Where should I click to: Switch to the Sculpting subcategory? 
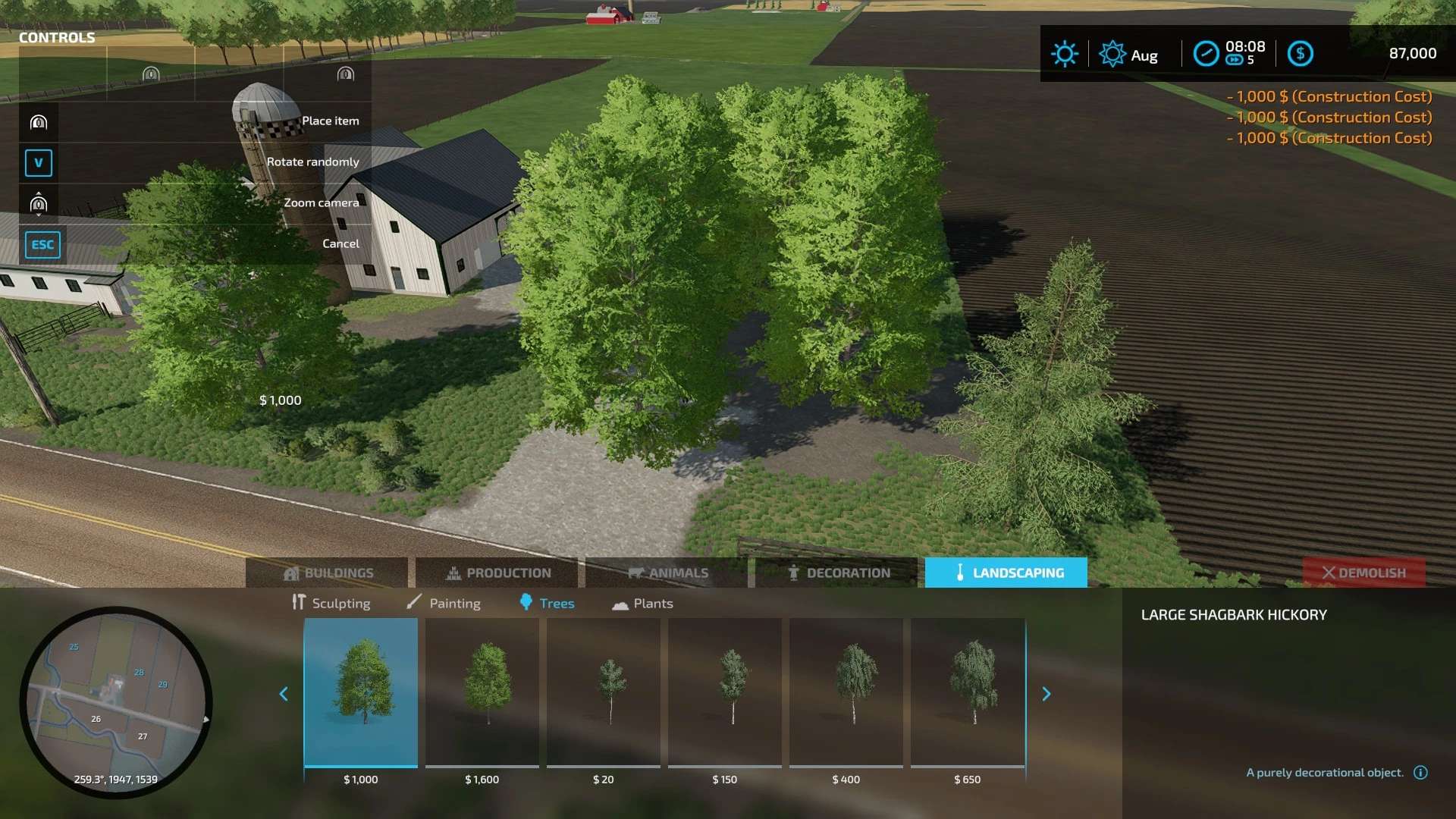331,603
